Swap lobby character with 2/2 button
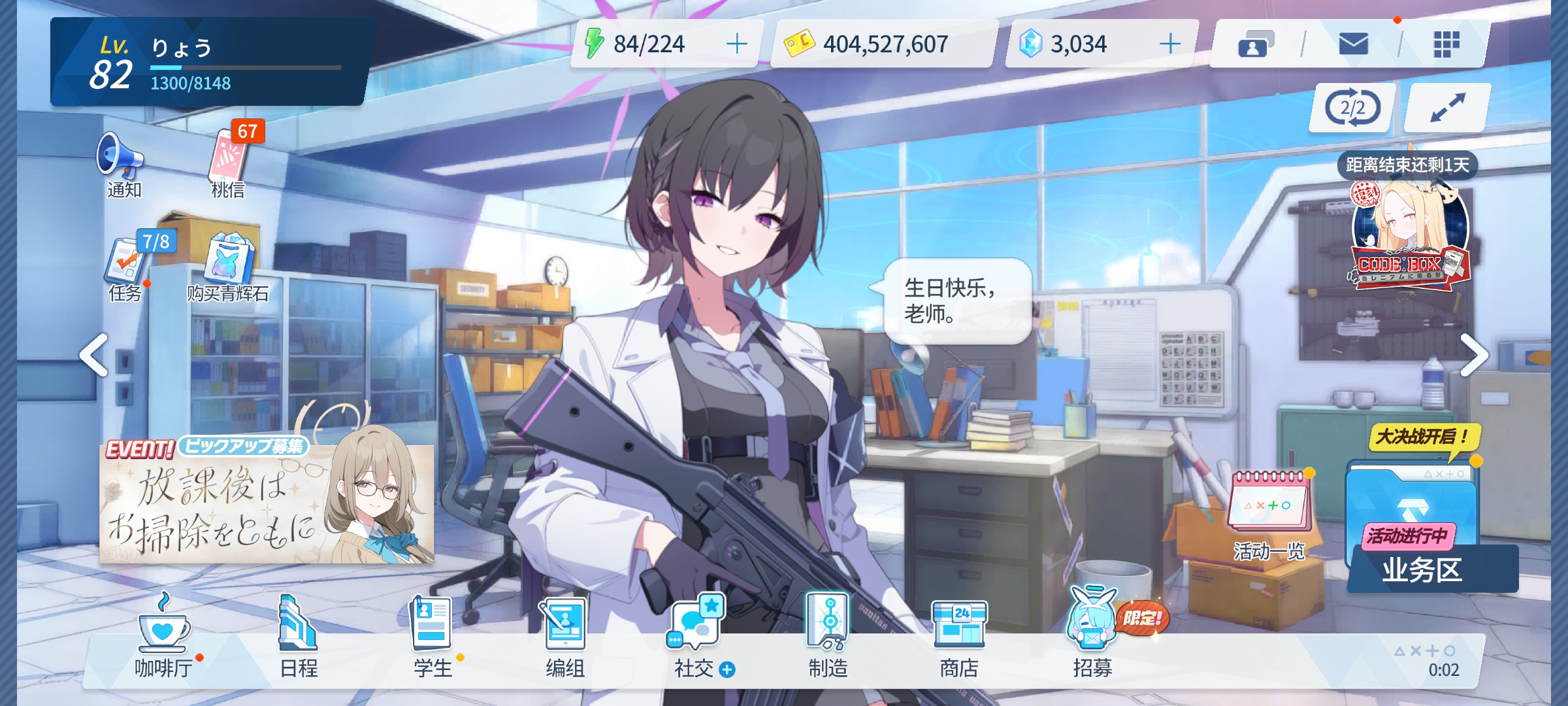 click(x=1352, y=108)
